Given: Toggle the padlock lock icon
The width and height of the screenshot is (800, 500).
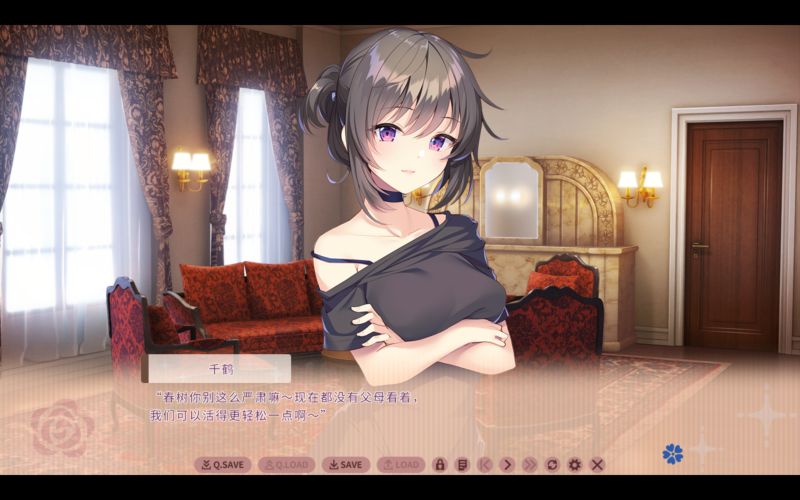Looking at the screenshot, I should click(x=439, y=464).
